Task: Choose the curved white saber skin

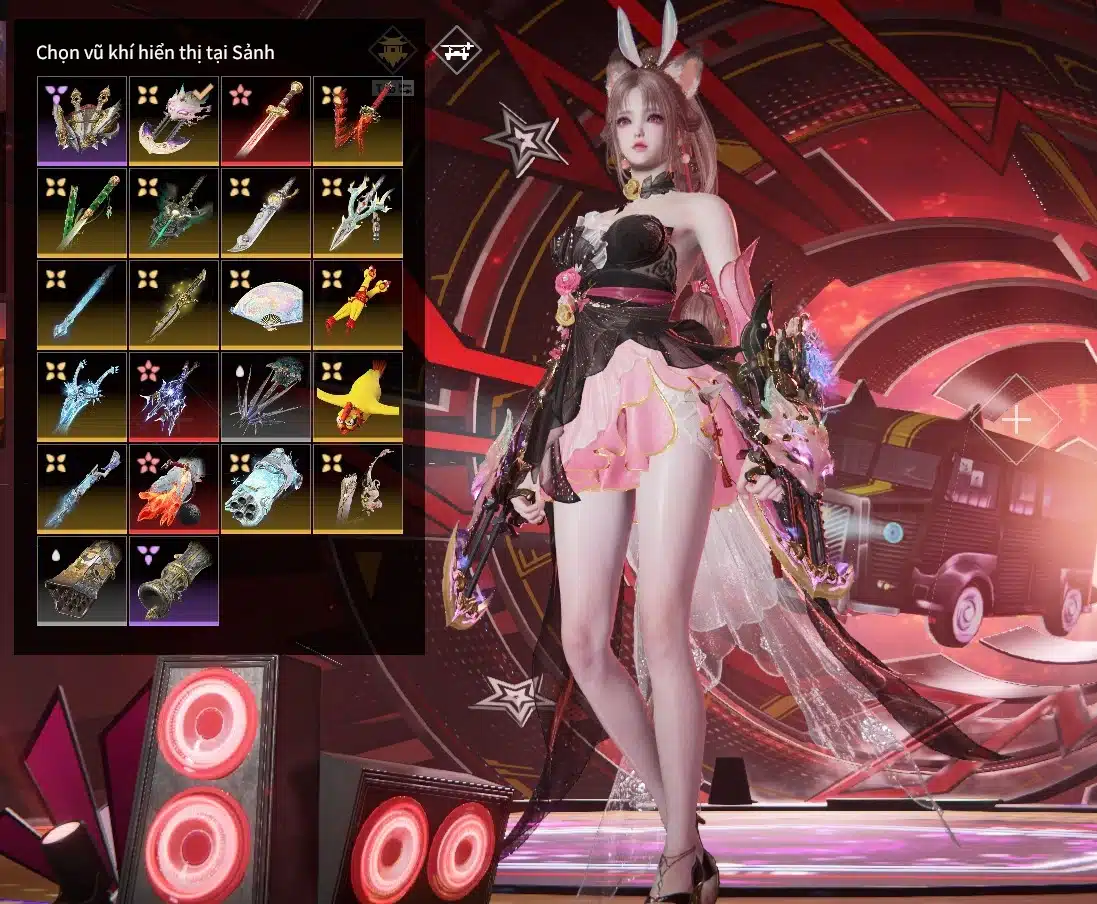Action: (266, 212)
